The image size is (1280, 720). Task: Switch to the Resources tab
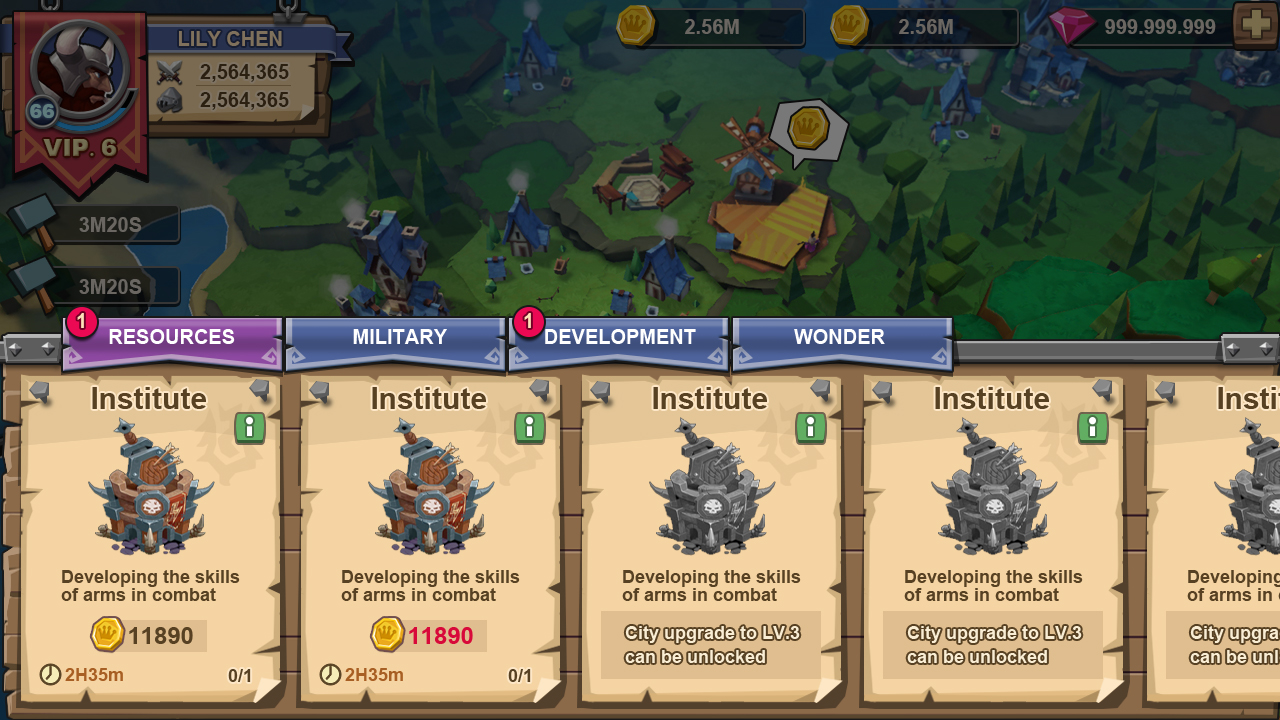(171, 338)
